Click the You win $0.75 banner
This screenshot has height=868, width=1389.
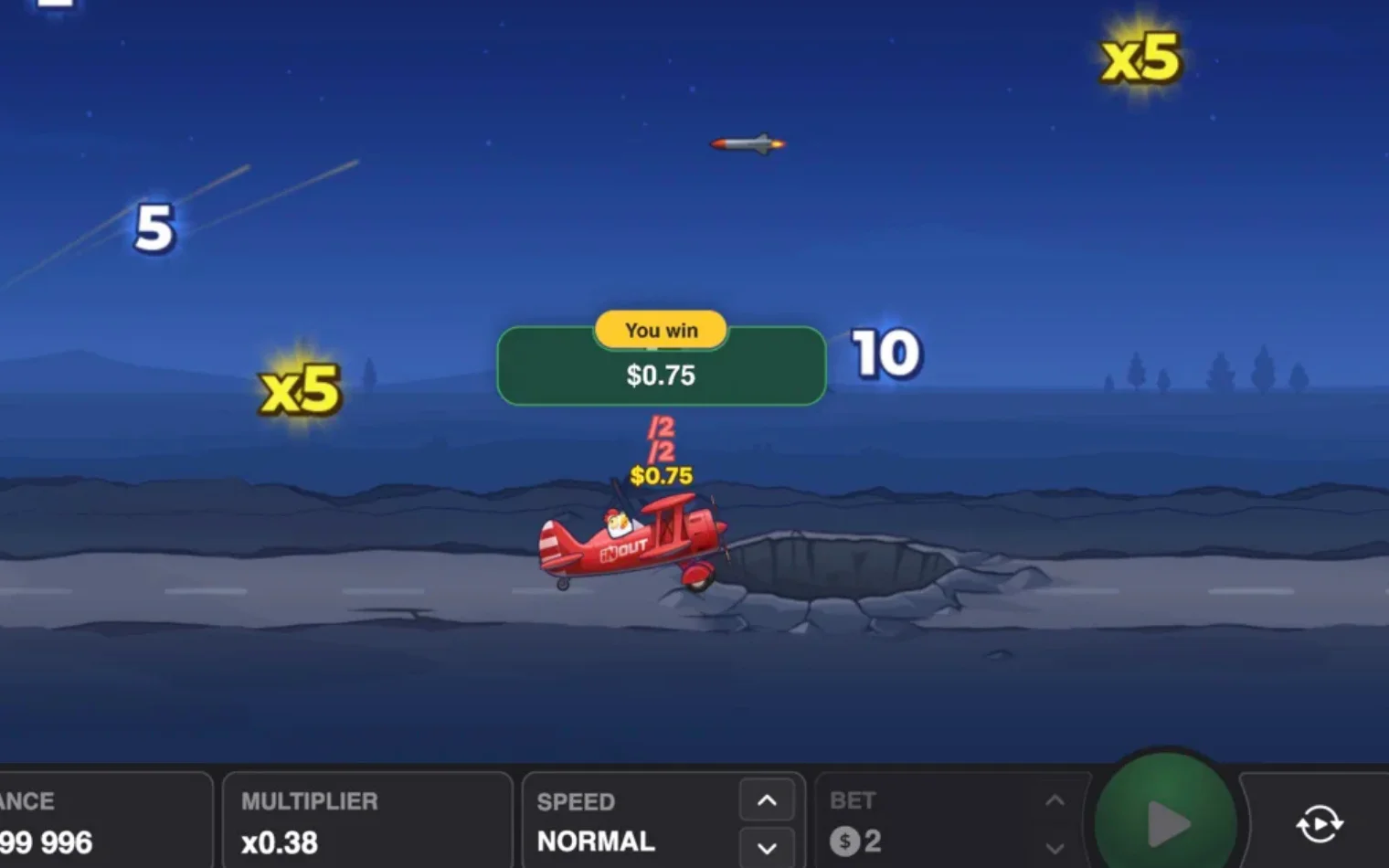pyautogui.click(x=661, y=365)
